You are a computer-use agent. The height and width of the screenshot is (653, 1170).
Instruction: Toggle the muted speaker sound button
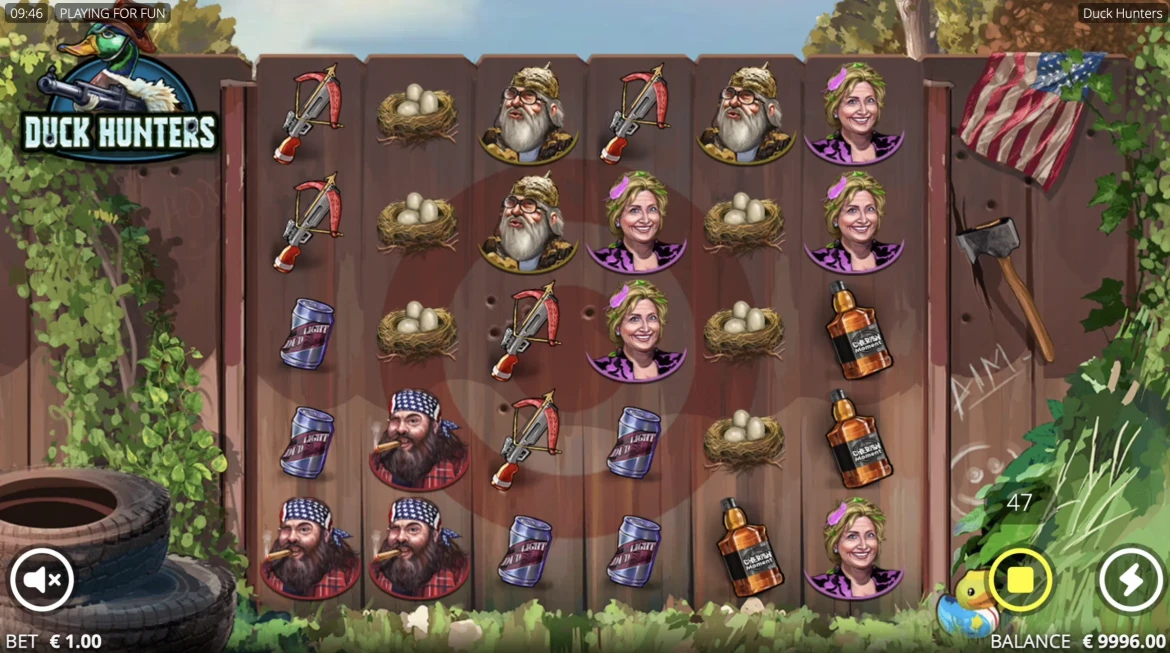point(42,579)
